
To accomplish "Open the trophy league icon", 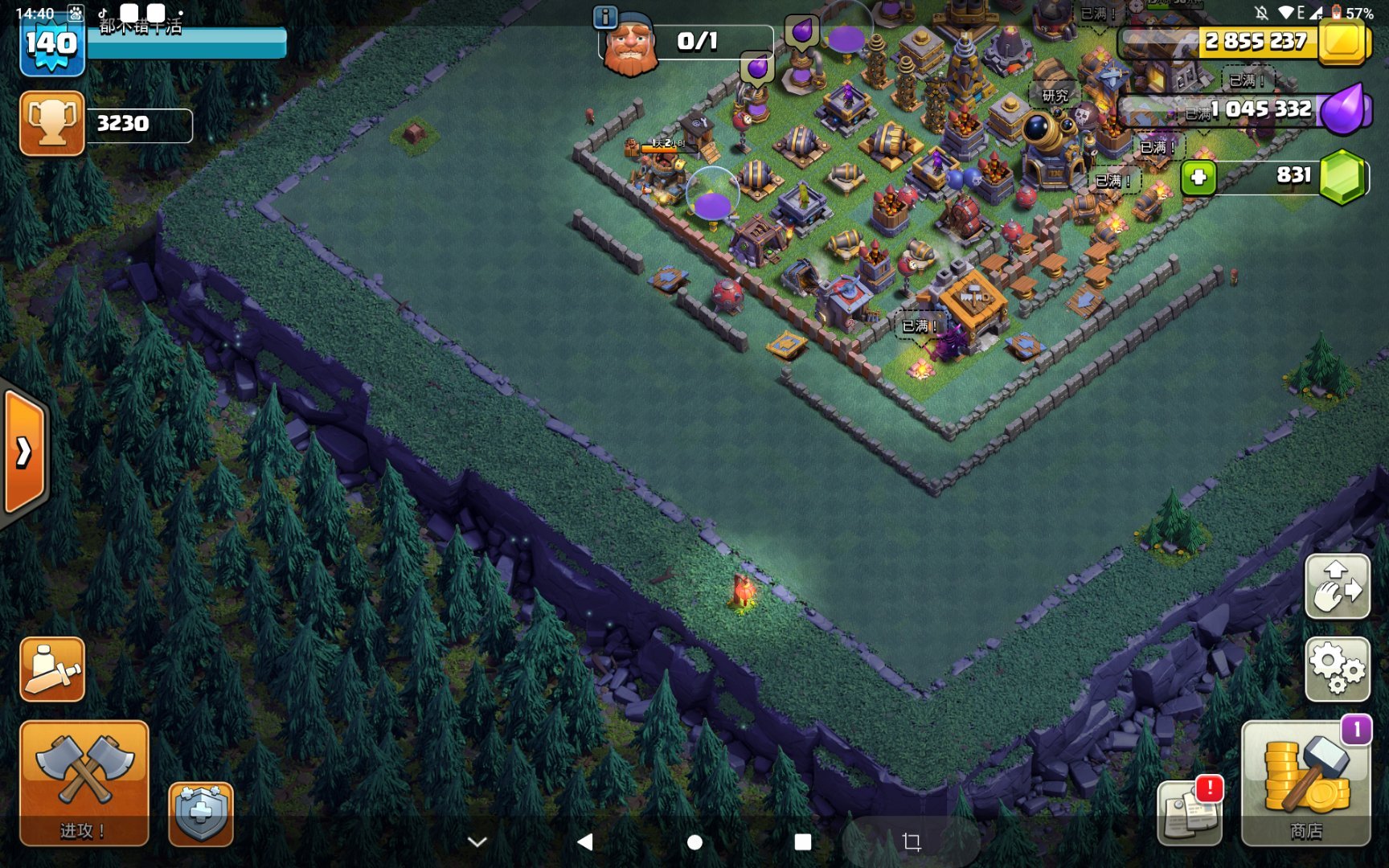I will [52, 123].
